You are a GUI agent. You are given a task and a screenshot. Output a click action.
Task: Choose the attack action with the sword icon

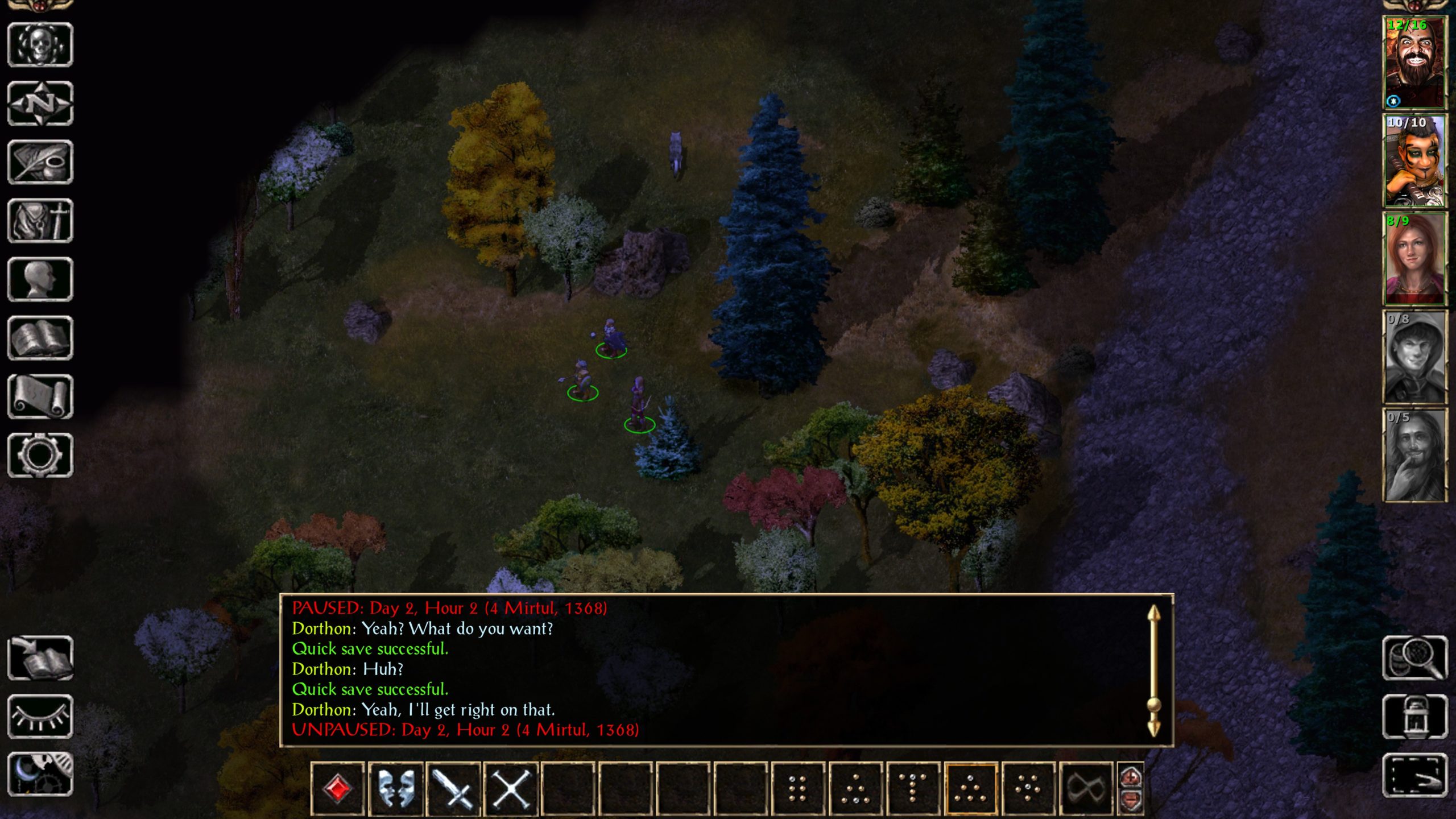(453, 789)
